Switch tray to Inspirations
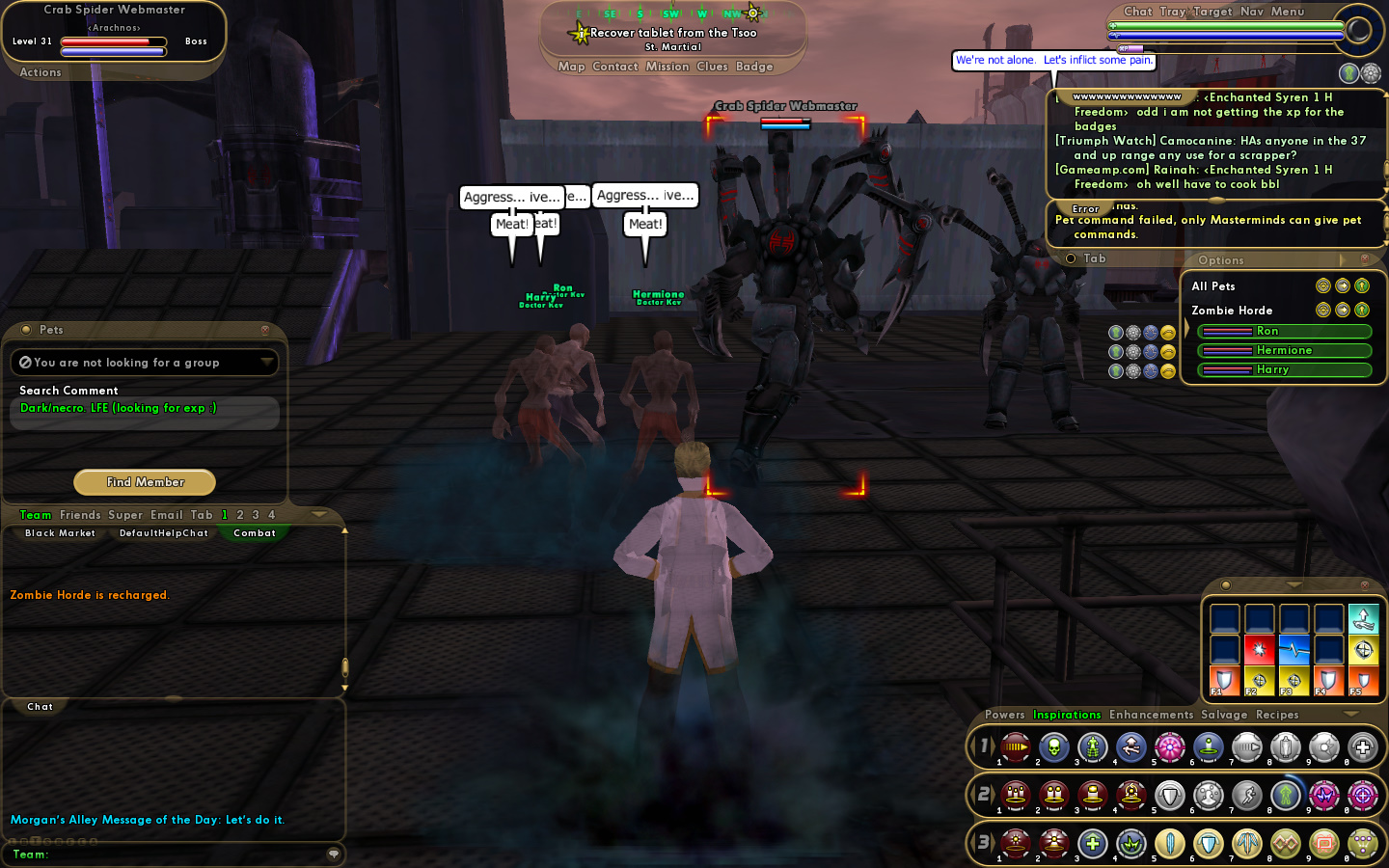The height and width of the screenshot is (868, 1389). (x=1067, y=715)
